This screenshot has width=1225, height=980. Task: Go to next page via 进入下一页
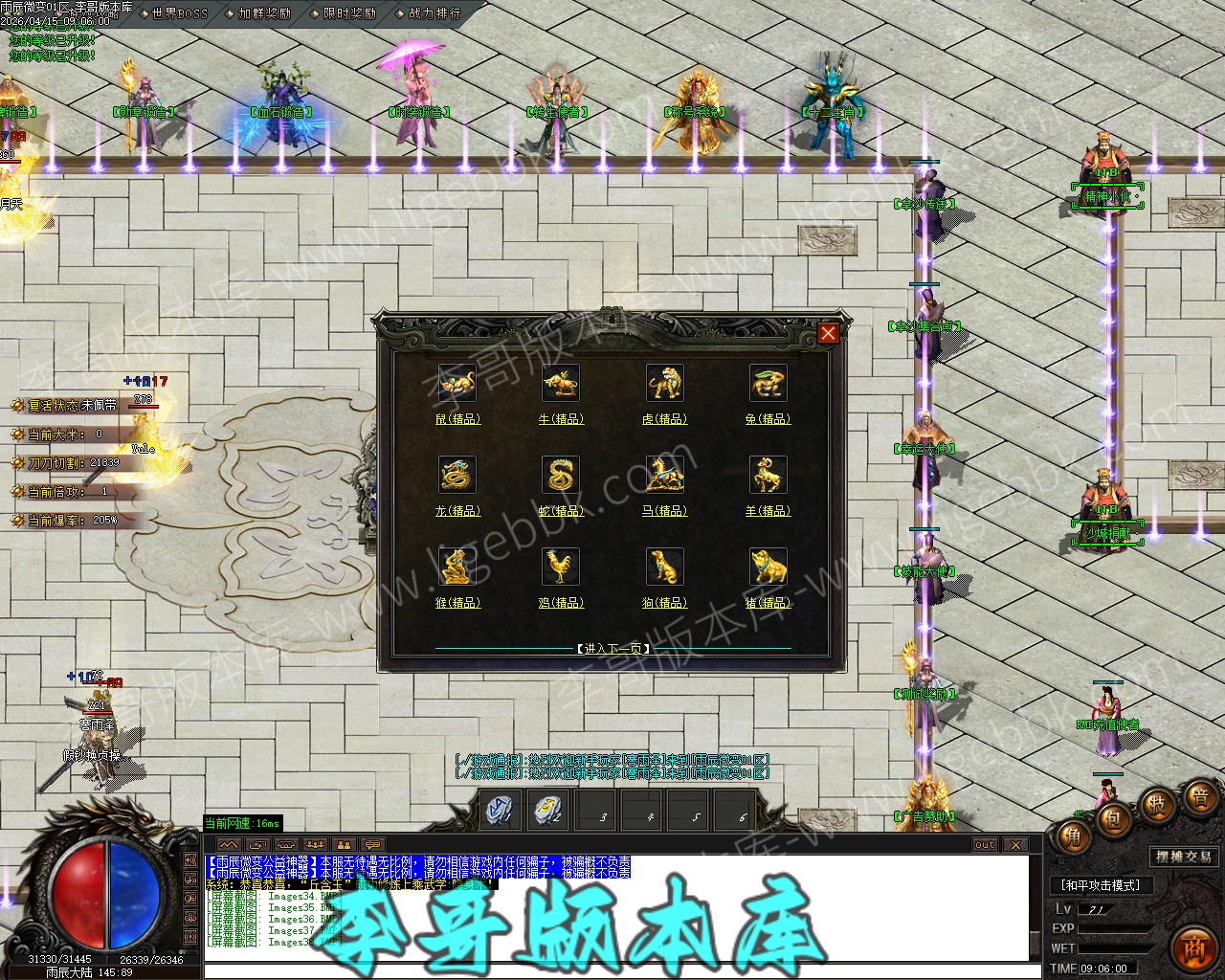(613, 649)
